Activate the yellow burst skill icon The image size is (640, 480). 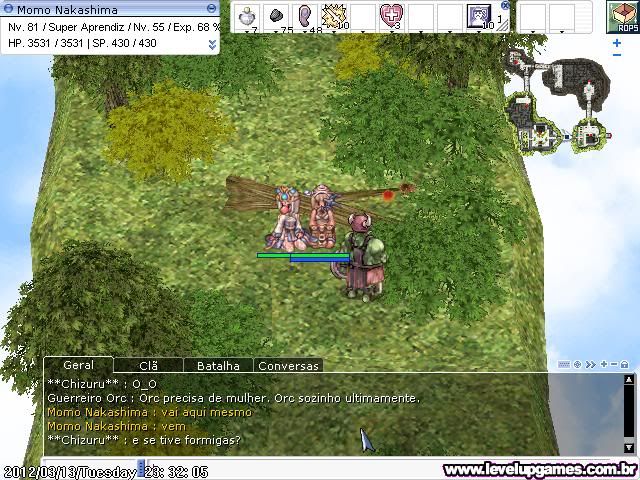pos(333,16)
